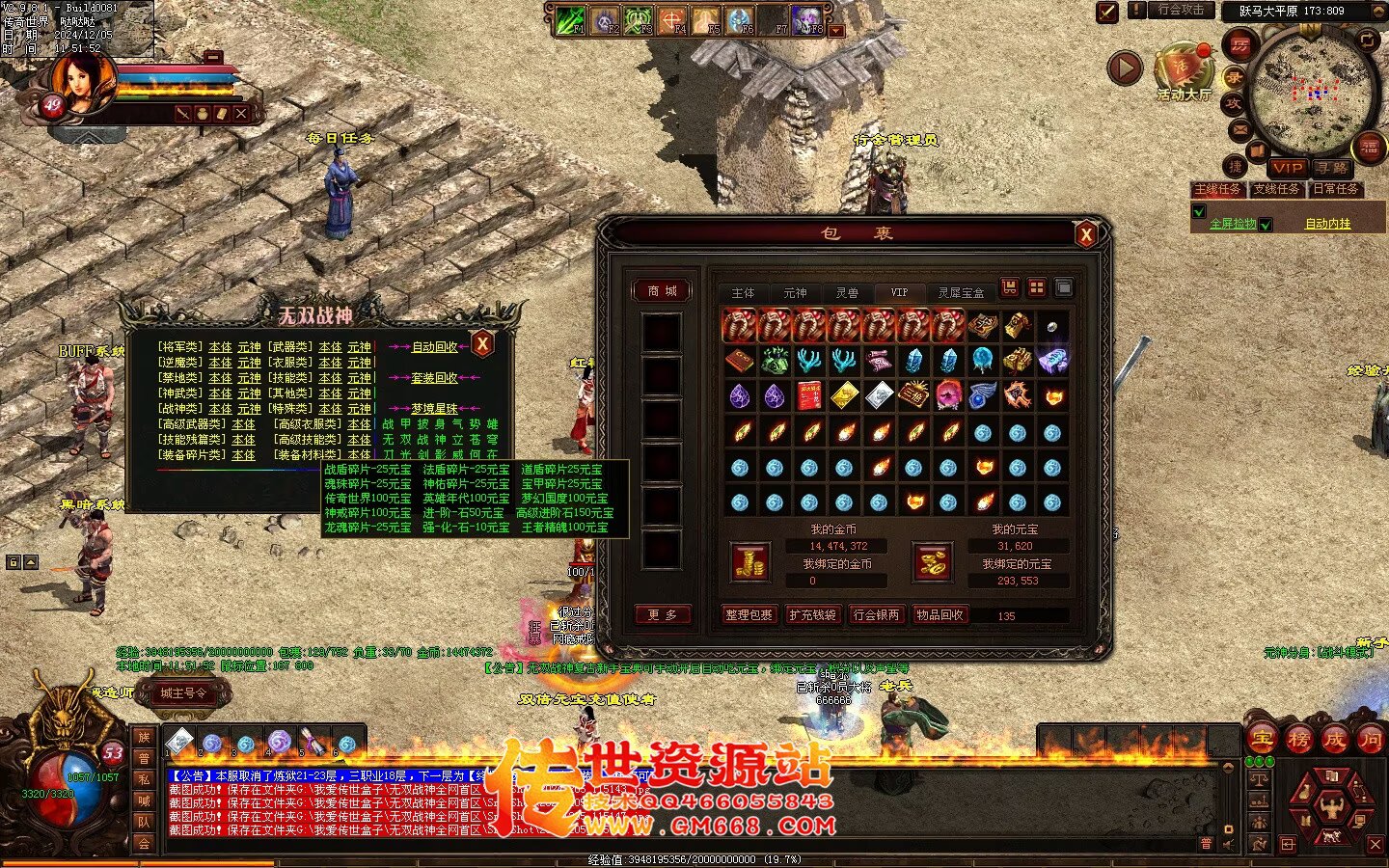Screen dimensions: 1389x868
Task: Switch to the 日常任务 daily quest tab
Action: pyautogui.click(x=1335, y=189)
